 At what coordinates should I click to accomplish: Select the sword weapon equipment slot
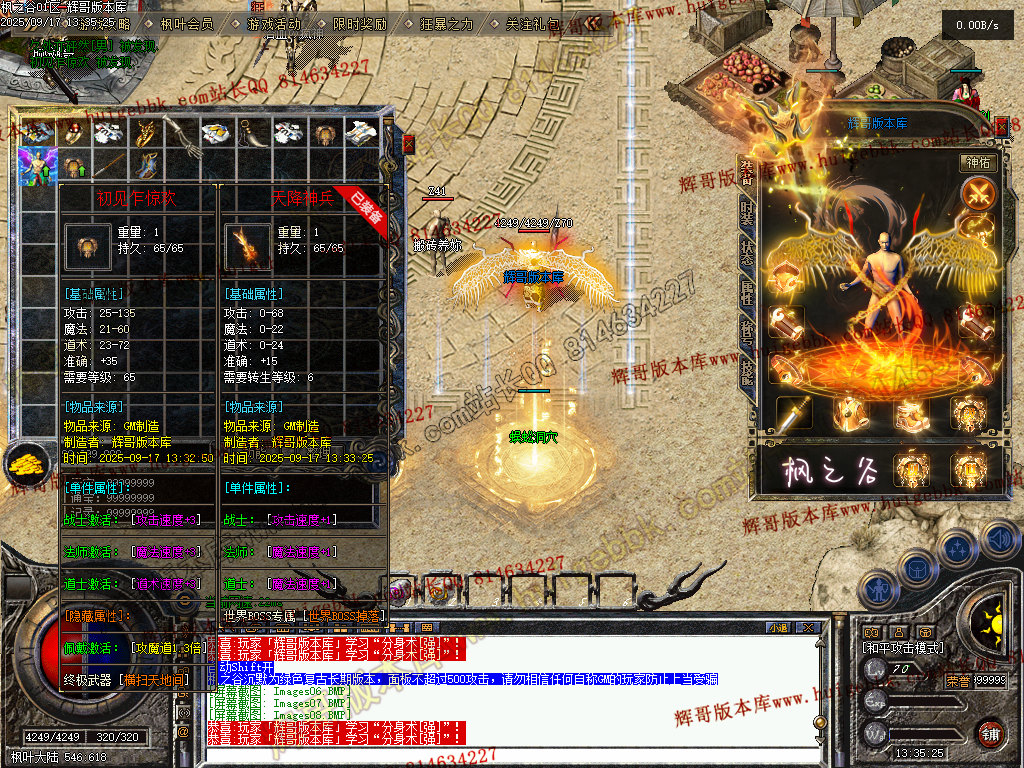(793, 413)
